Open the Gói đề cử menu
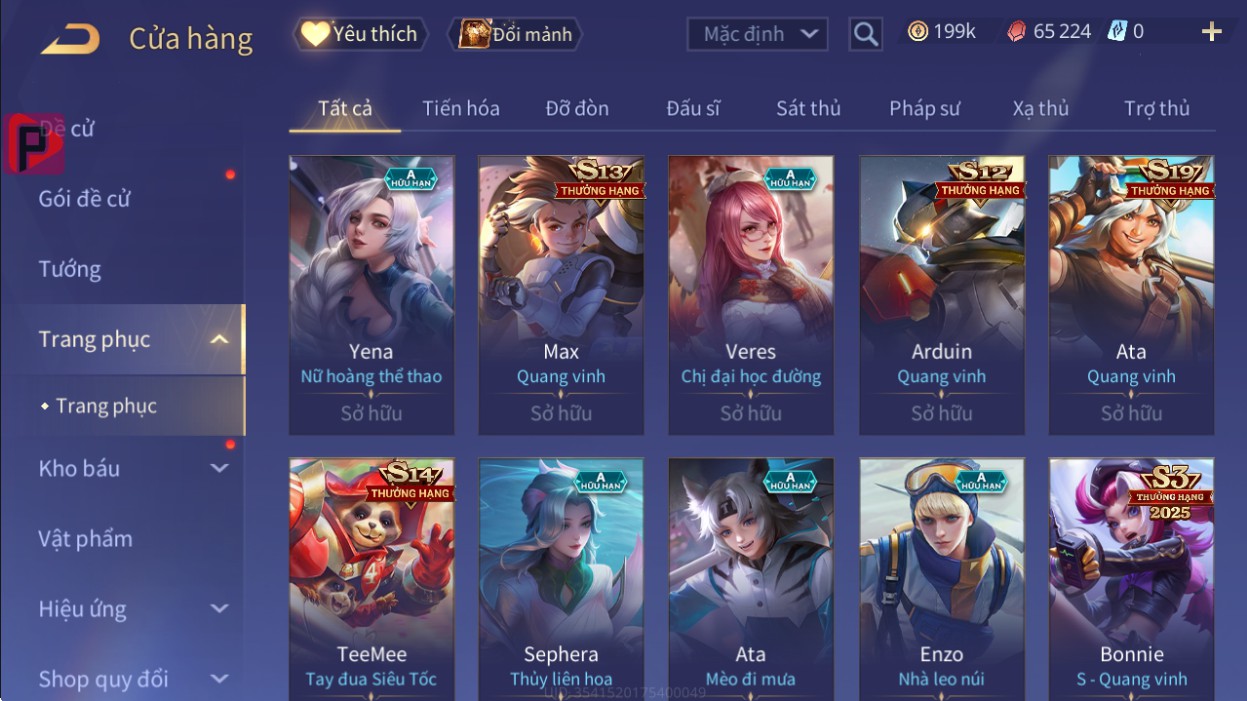The width and height of the screenshot is (1247, 701). [x=85, y=198]
